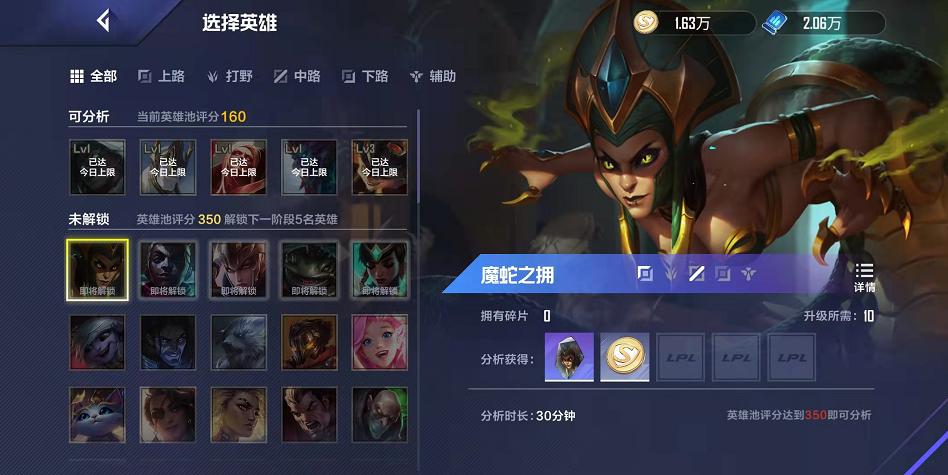Screen dimensions: 948x475
Task: Select the Lv3 hero in 可分析 row
Action: (380, 166)
